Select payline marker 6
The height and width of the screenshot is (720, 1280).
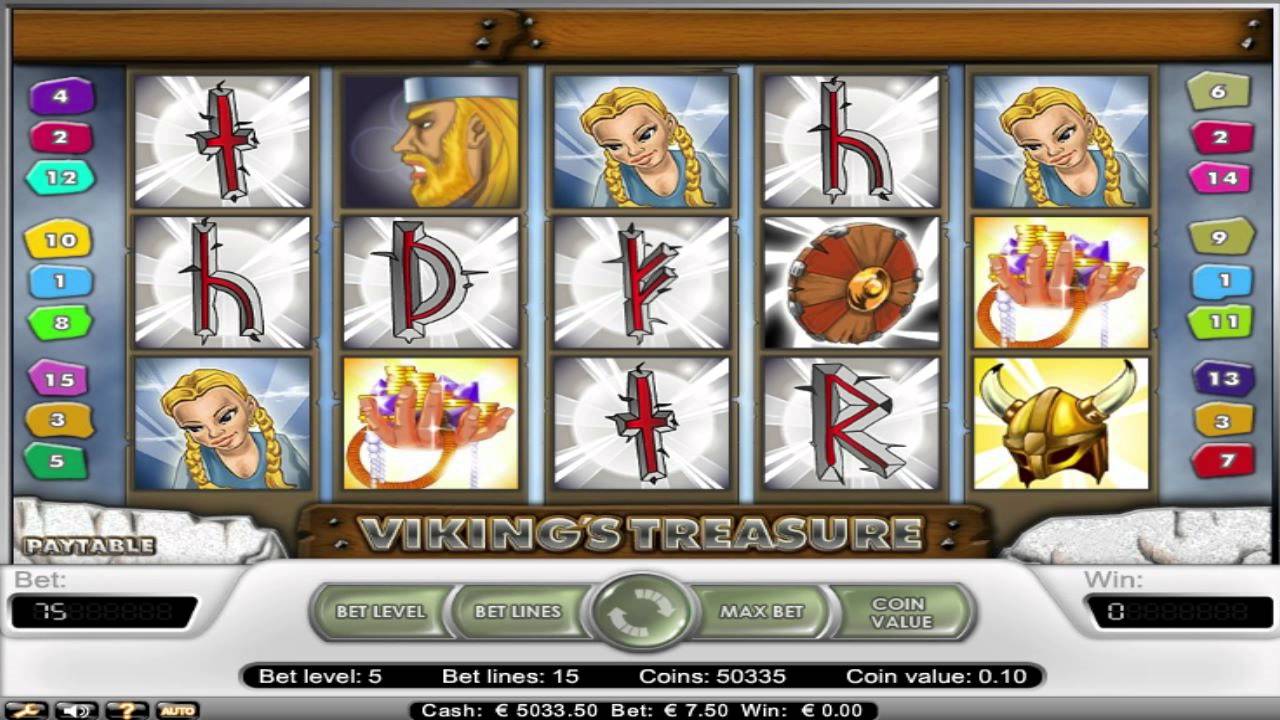click(1218, 92)
